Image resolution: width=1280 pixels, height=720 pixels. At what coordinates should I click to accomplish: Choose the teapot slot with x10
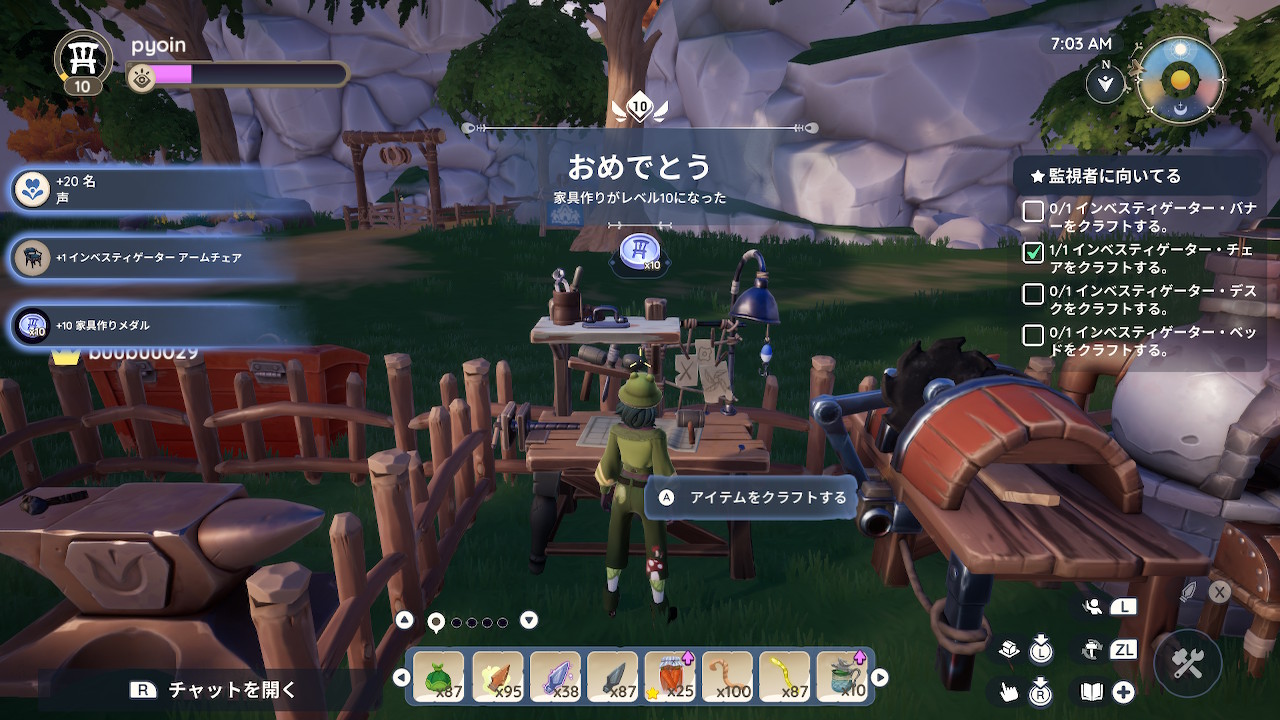(x=842, y=676)
